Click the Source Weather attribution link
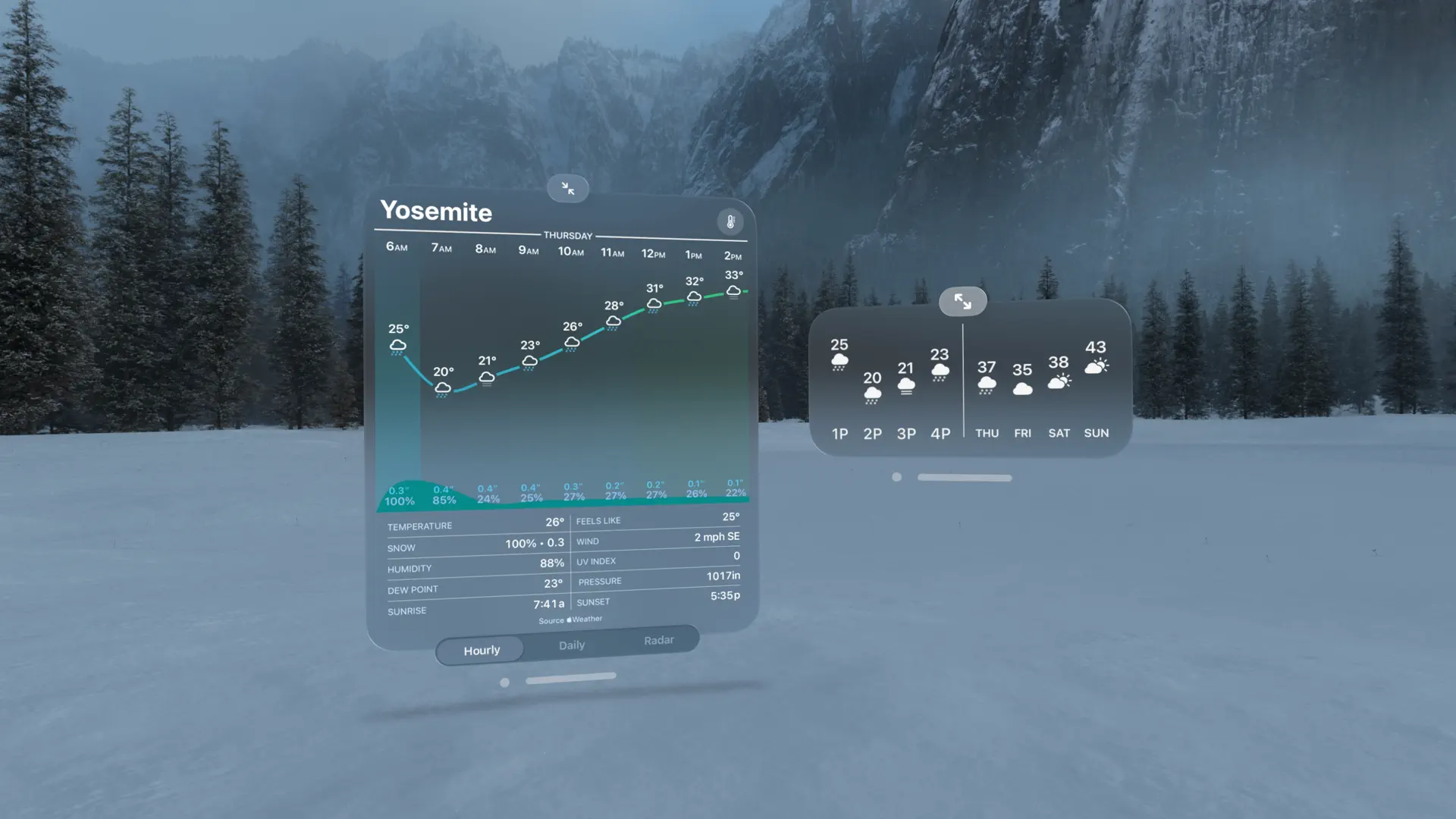The height and width of the screenshot is (819, 1456). (570, 620)
